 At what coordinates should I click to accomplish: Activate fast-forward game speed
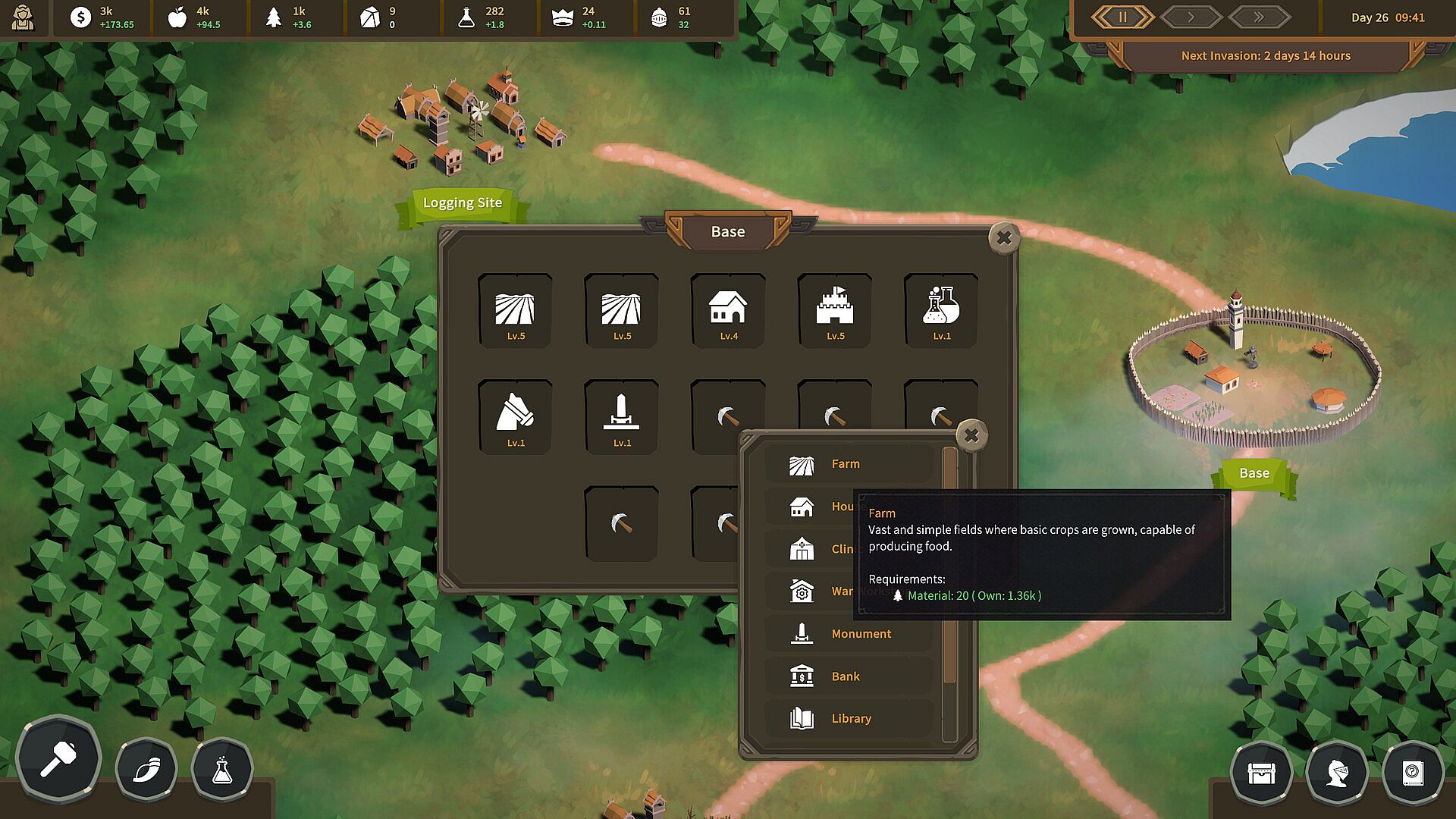point(1259,17)
